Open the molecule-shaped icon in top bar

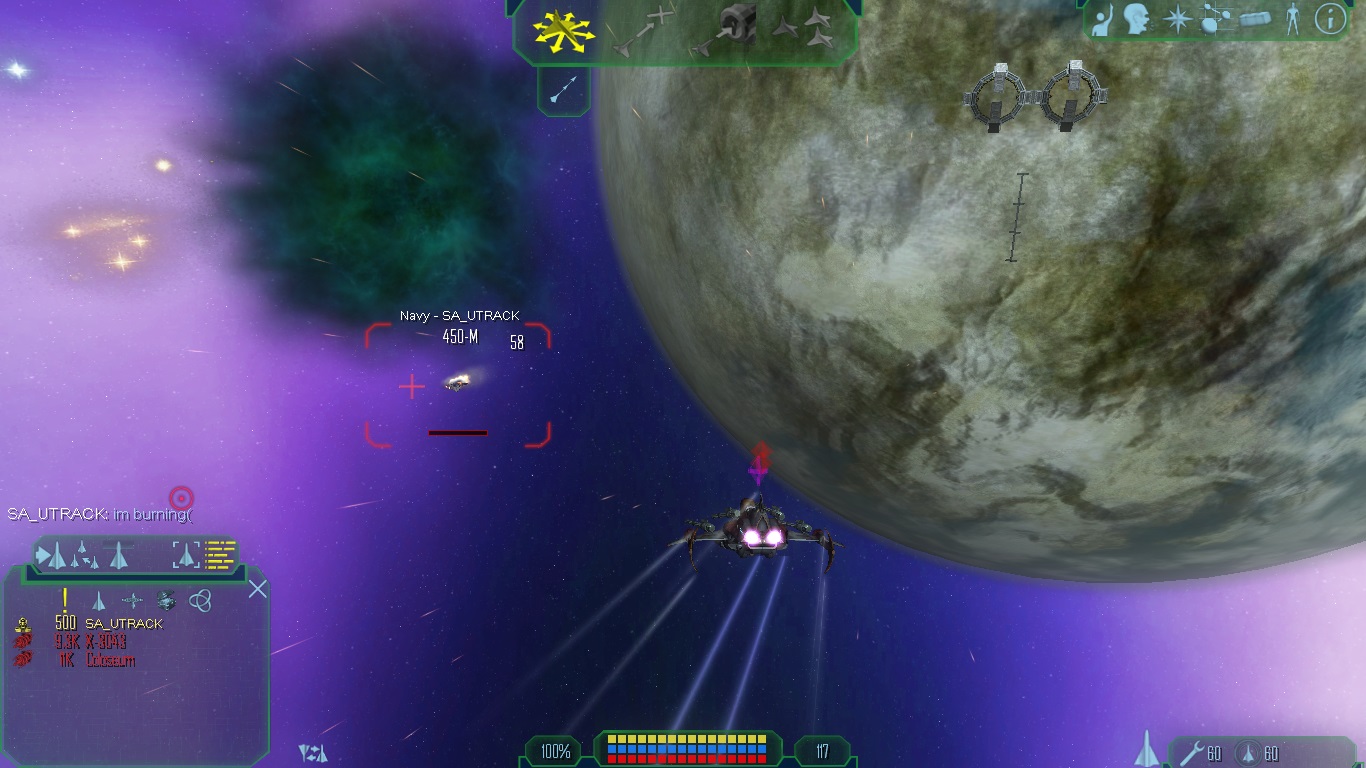tap(1215, 20)
